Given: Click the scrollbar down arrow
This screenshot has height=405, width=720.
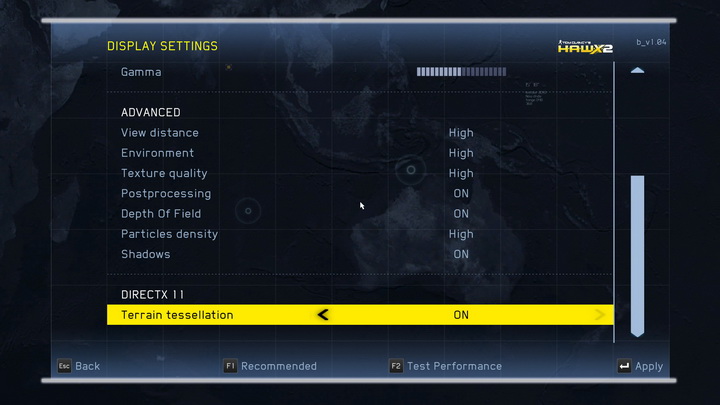Looking at the screenshot, I should [637, 331].
